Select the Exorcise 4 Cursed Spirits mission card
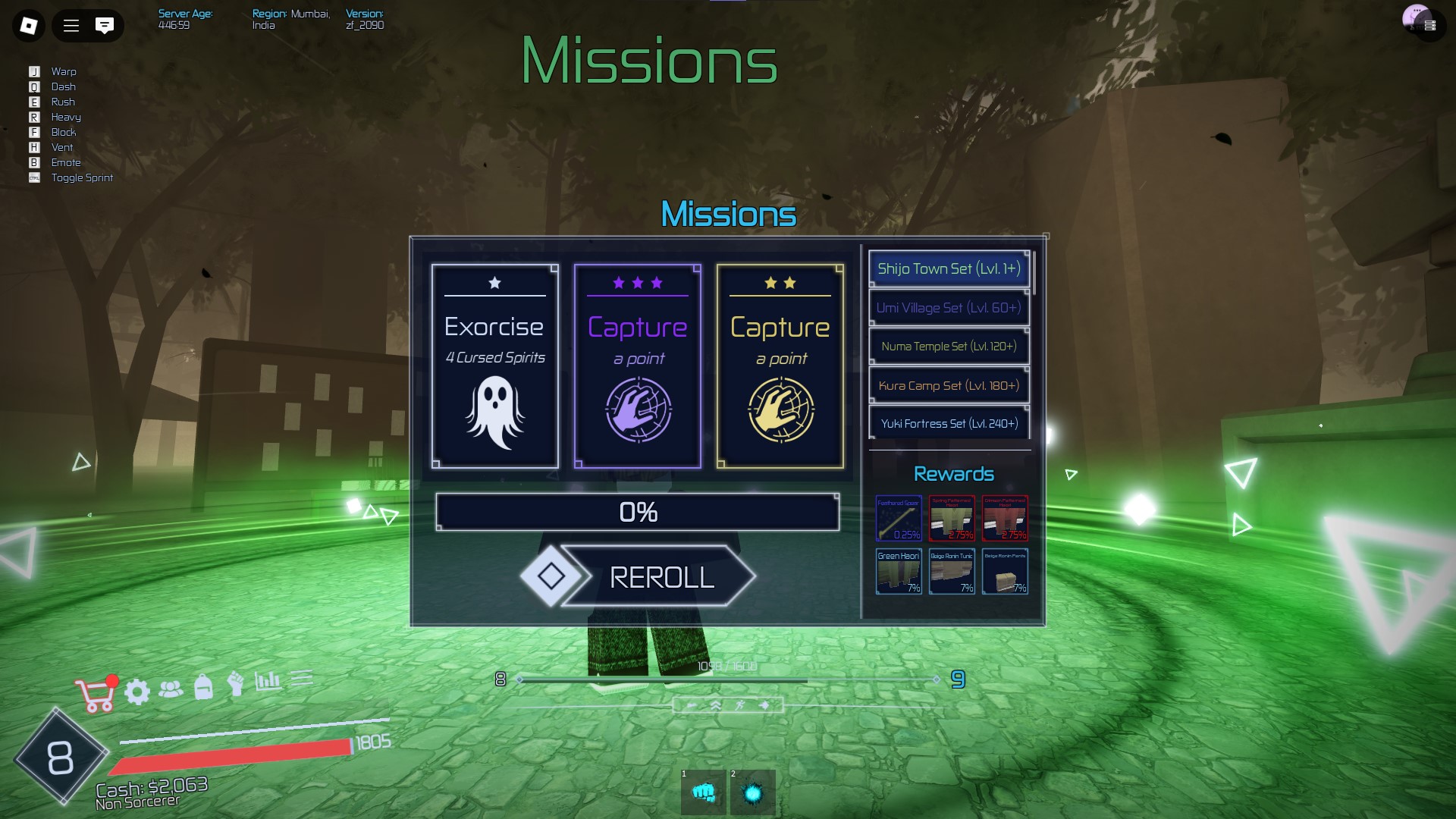This screenshot has height=819, width=1456. (494, 366)
